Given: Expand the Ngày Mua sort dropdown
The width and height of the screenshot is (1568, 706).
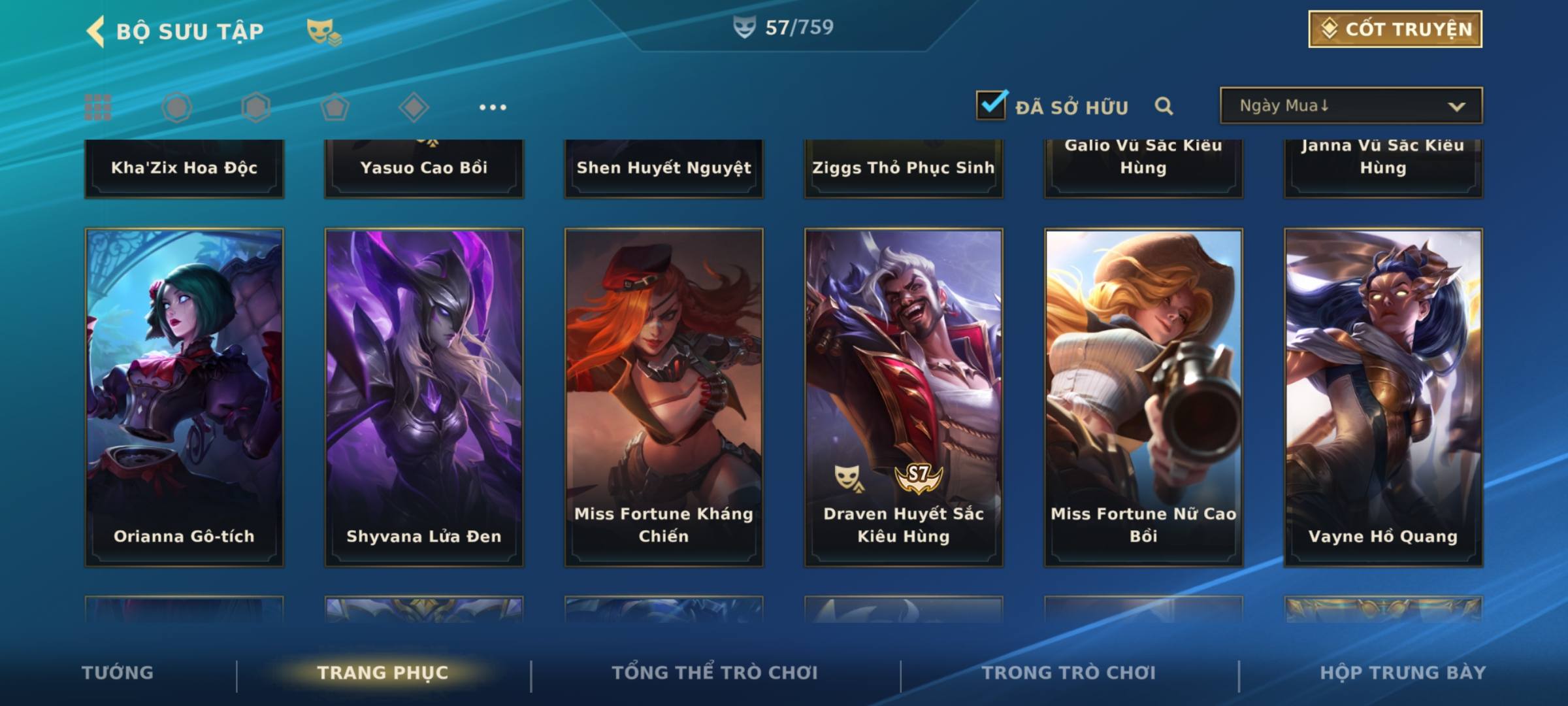Looking at the screenshot, I should (x=1351, y=106).
